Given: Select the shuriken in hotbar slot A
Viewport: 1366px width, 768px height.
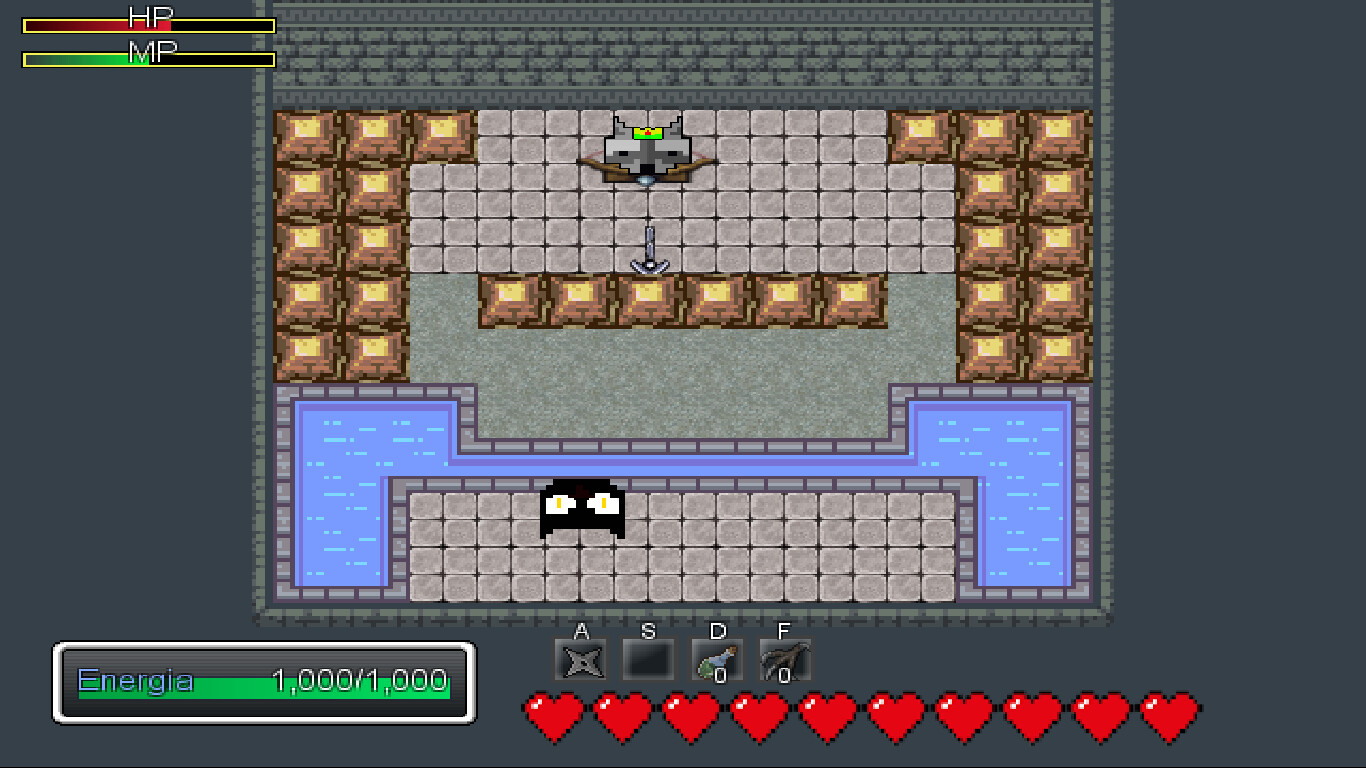Looking at the screenshot, I should click(580, 658).
